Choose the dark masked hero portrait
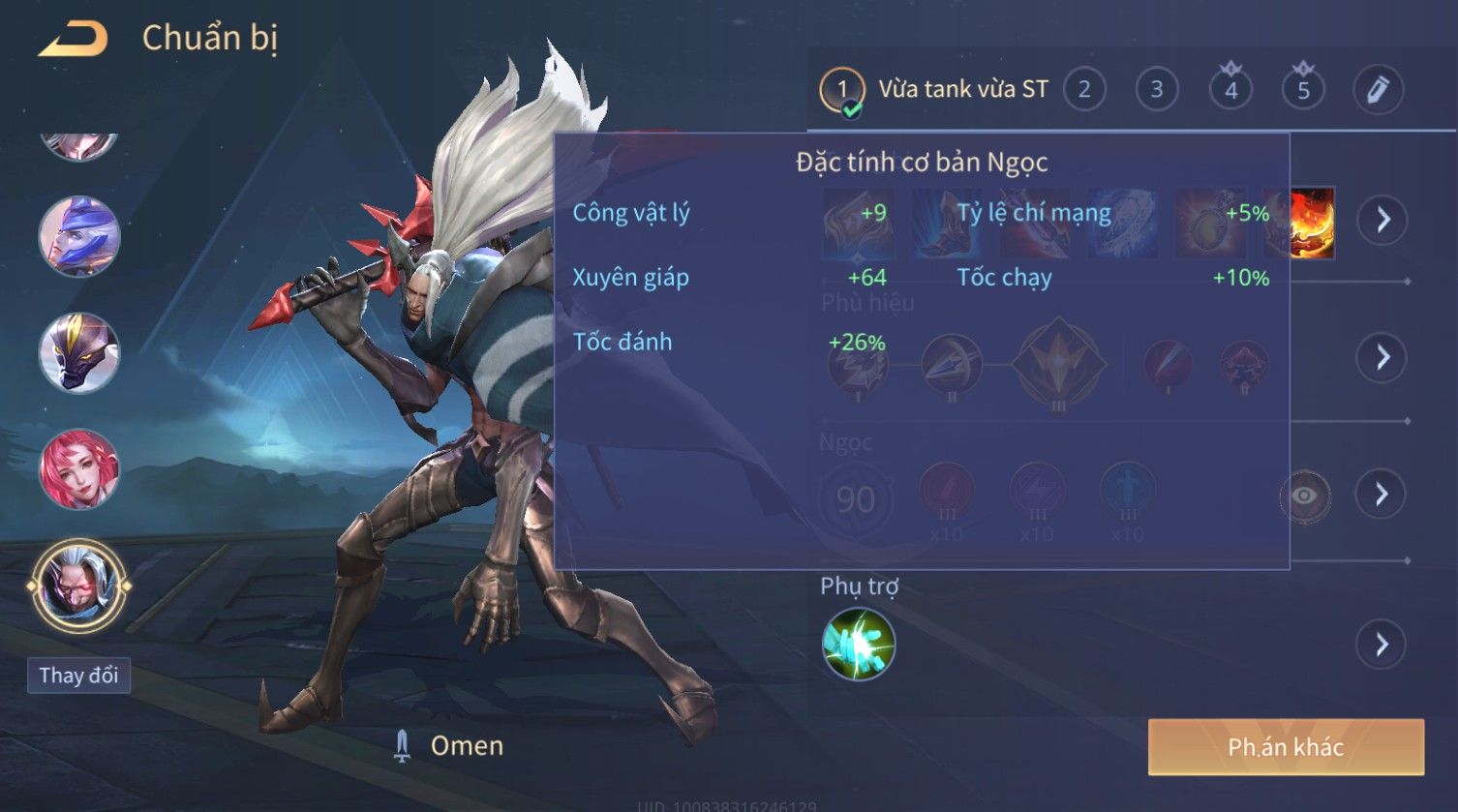Viewport: 1458px width, 812px height. (79, 352)
